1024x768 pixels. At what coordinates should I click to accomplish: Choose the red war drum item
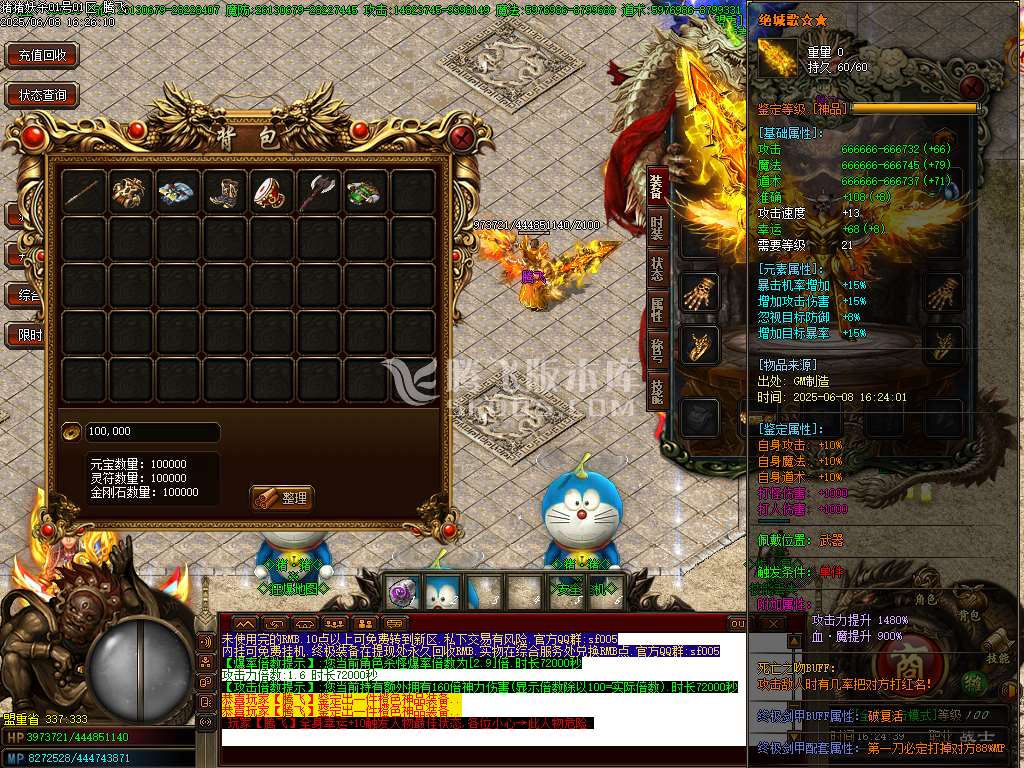pos(272,192)
